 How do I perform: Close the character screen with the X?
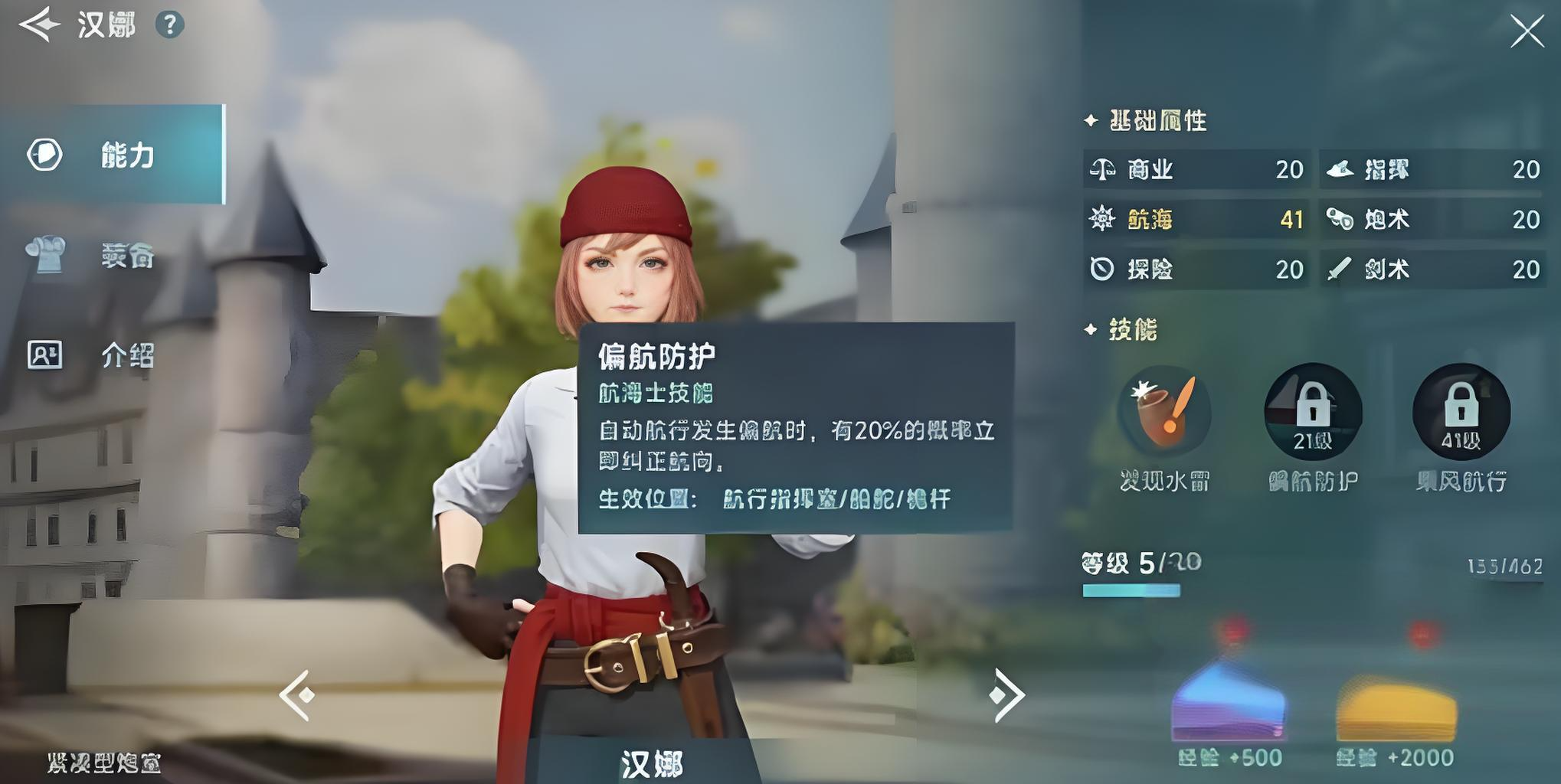click(1527, 32)
